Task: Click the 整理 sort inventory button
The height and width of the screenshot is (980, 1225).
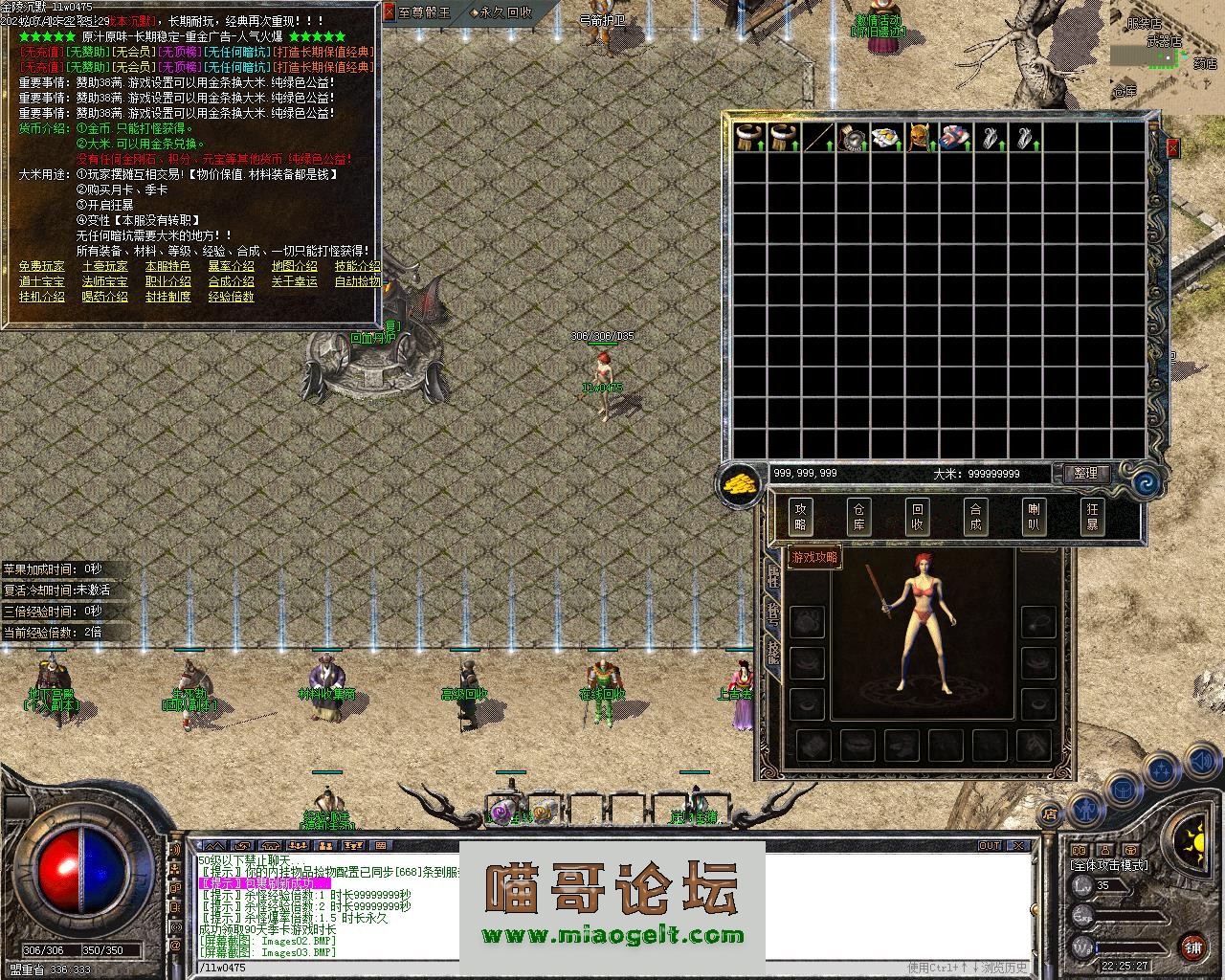Action: 1086,474
